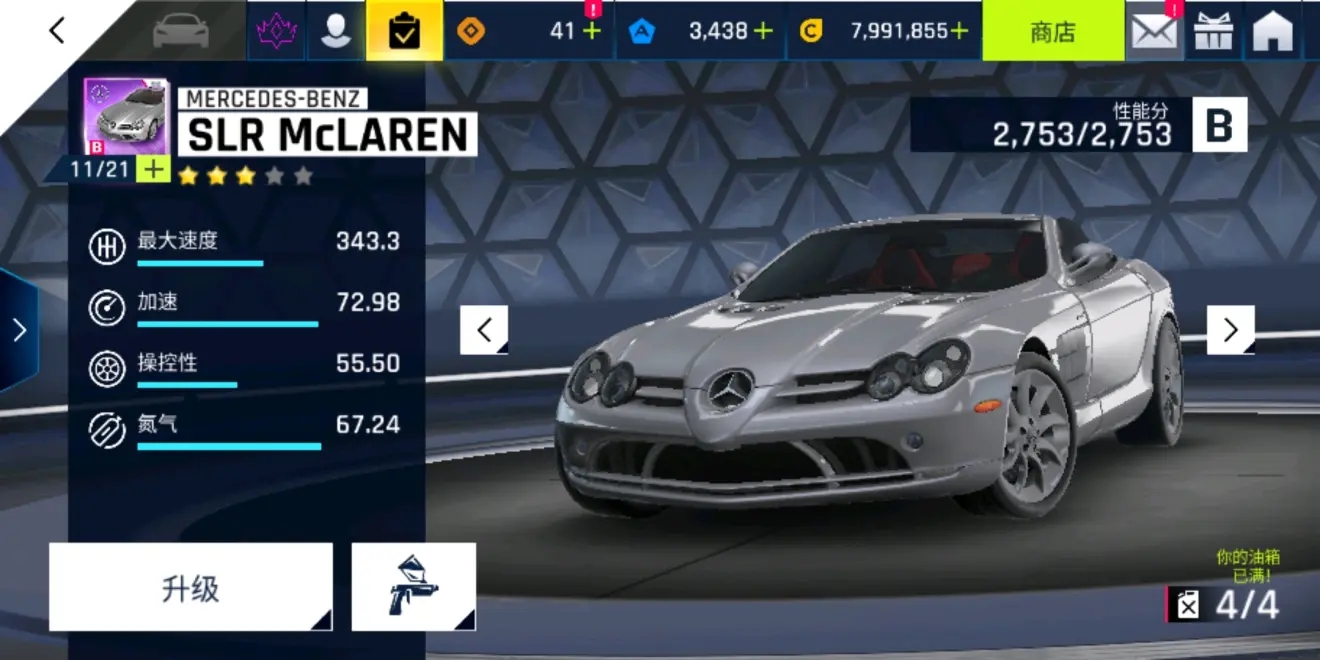1320x660 pixels.
Task: Return to the home screen
Action: click(1273, 32)
